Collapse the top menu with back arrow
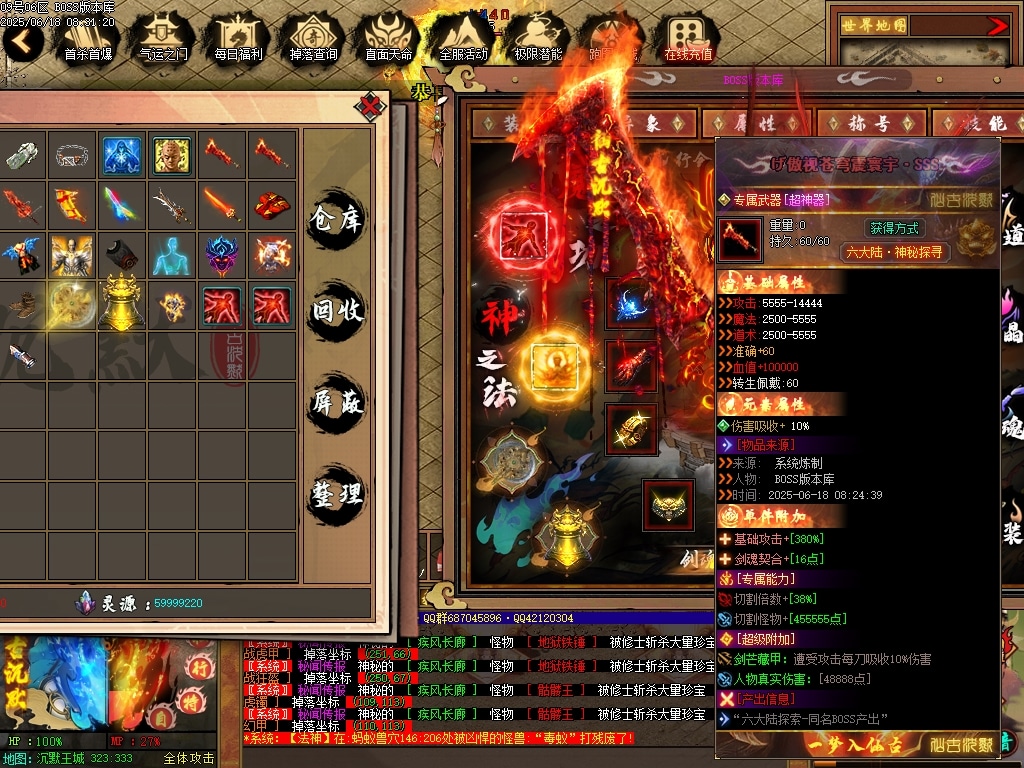The image size is (1024, 768). point(23,40)
